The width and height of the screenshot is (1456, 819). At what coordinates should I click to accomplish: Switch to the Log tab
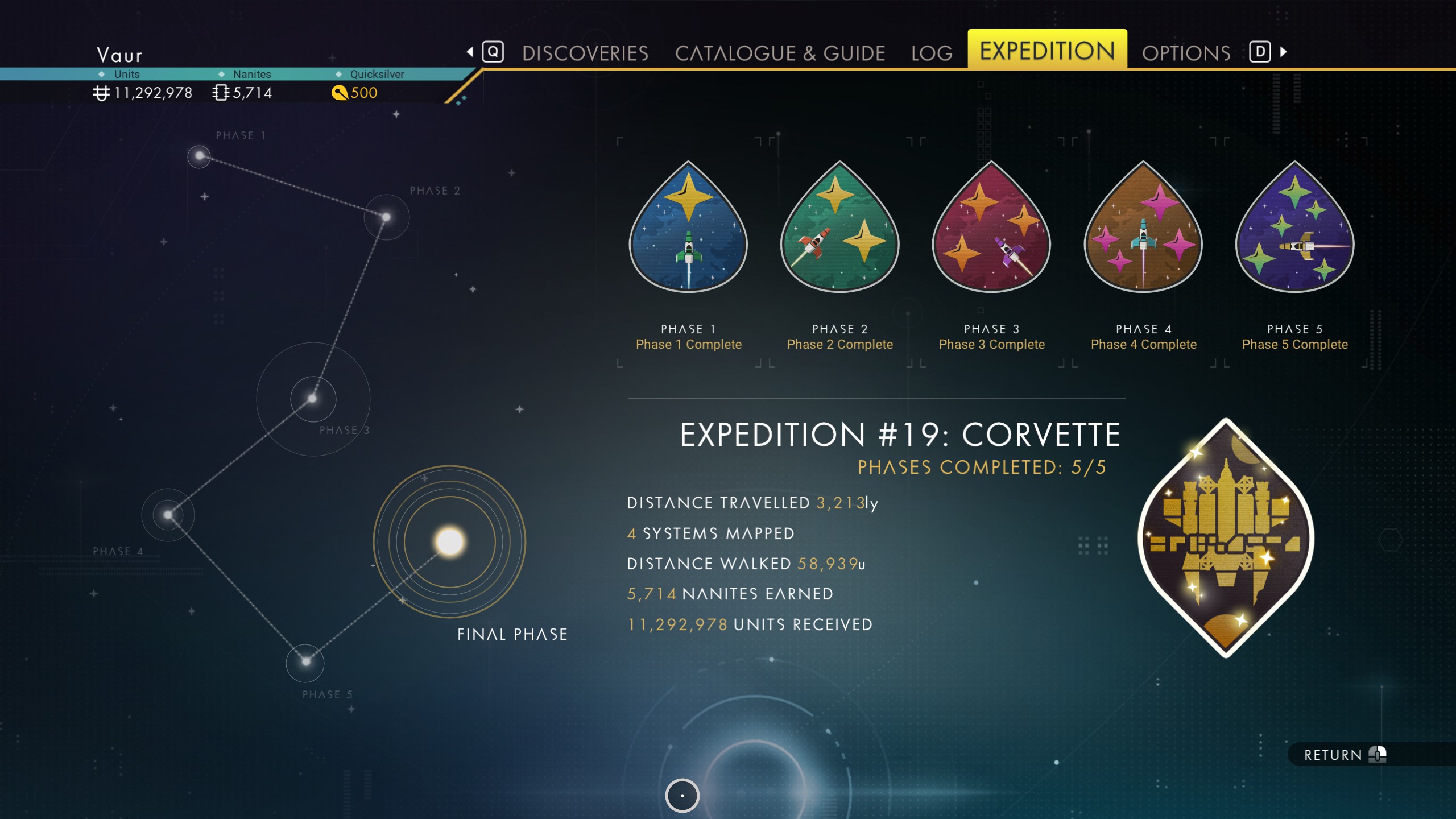(932, 53)
